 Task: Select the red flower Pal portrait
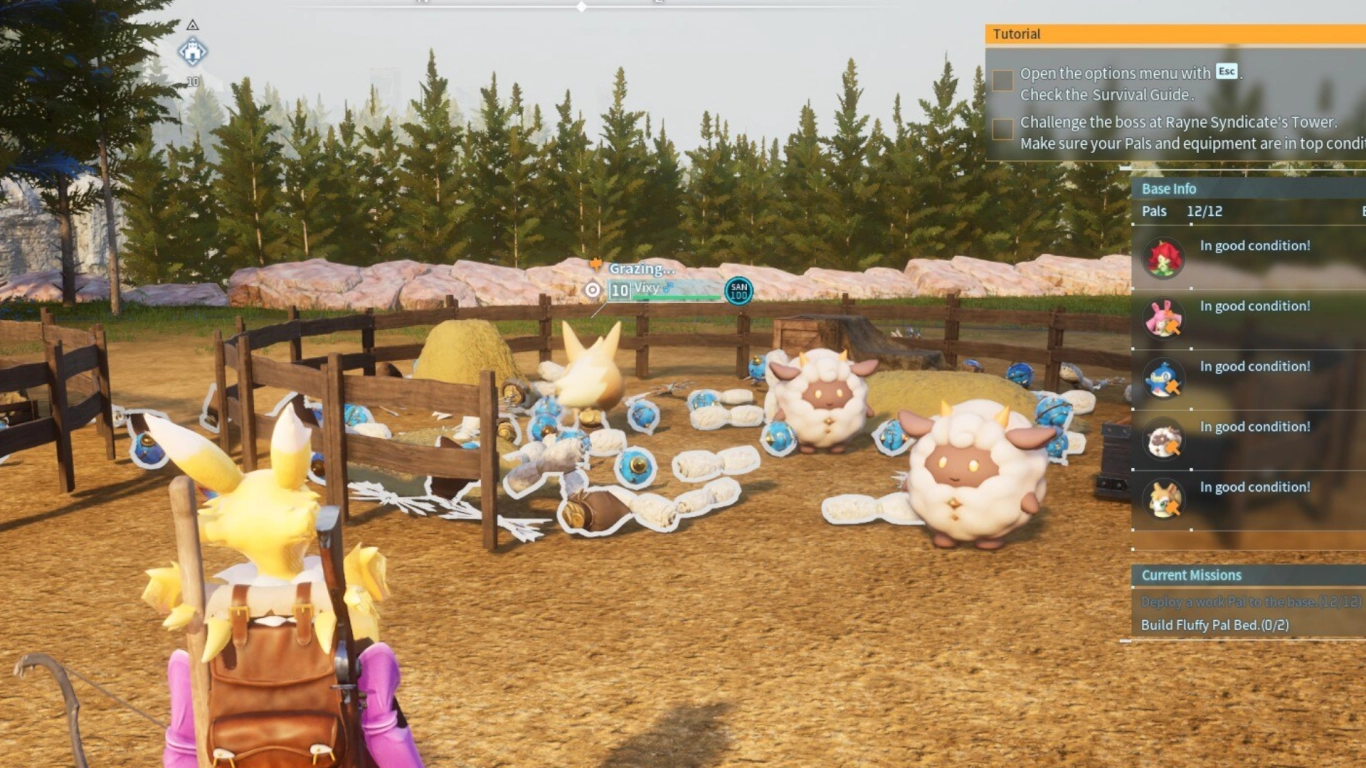pos(1164,258)
